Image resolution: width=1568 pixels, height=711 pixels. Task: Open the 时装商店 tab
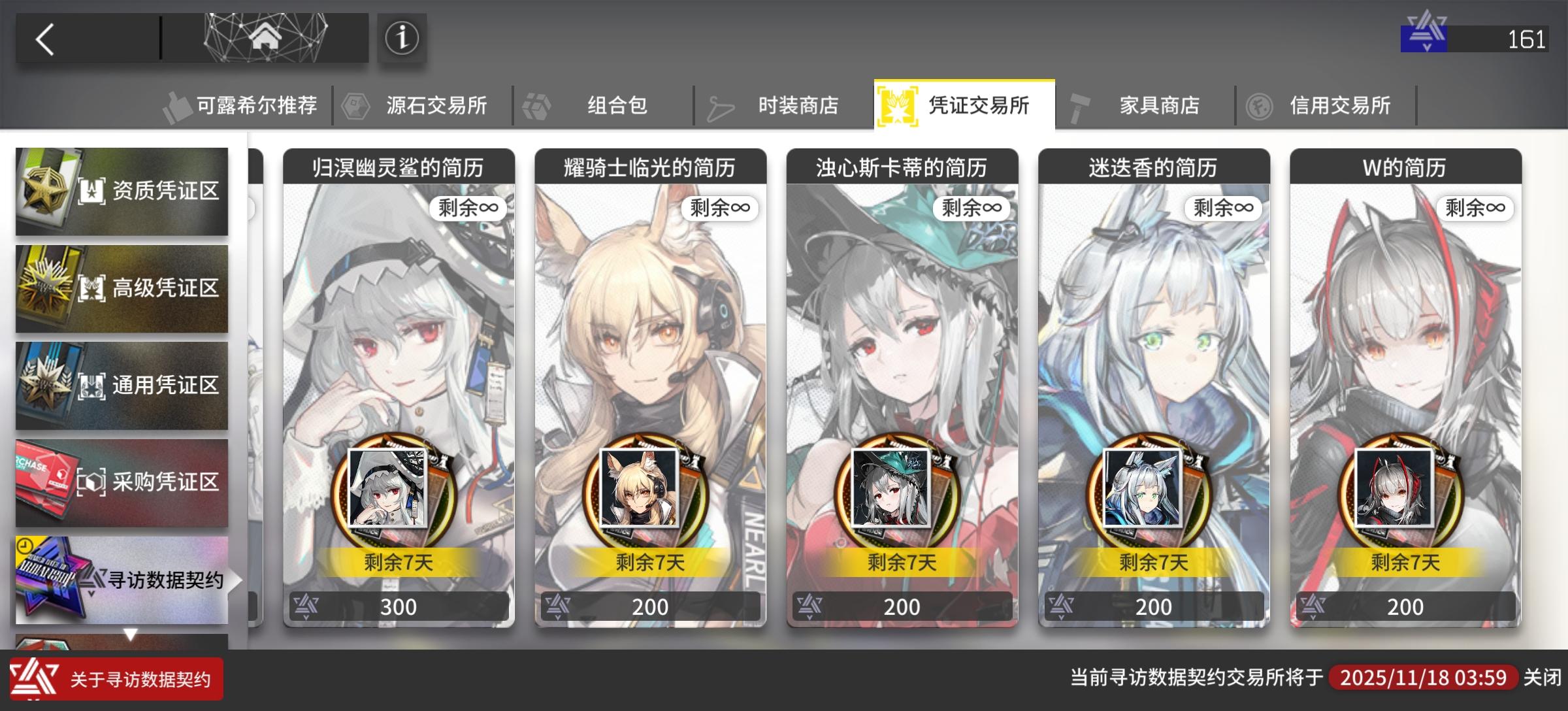click(x=797, y=105)
